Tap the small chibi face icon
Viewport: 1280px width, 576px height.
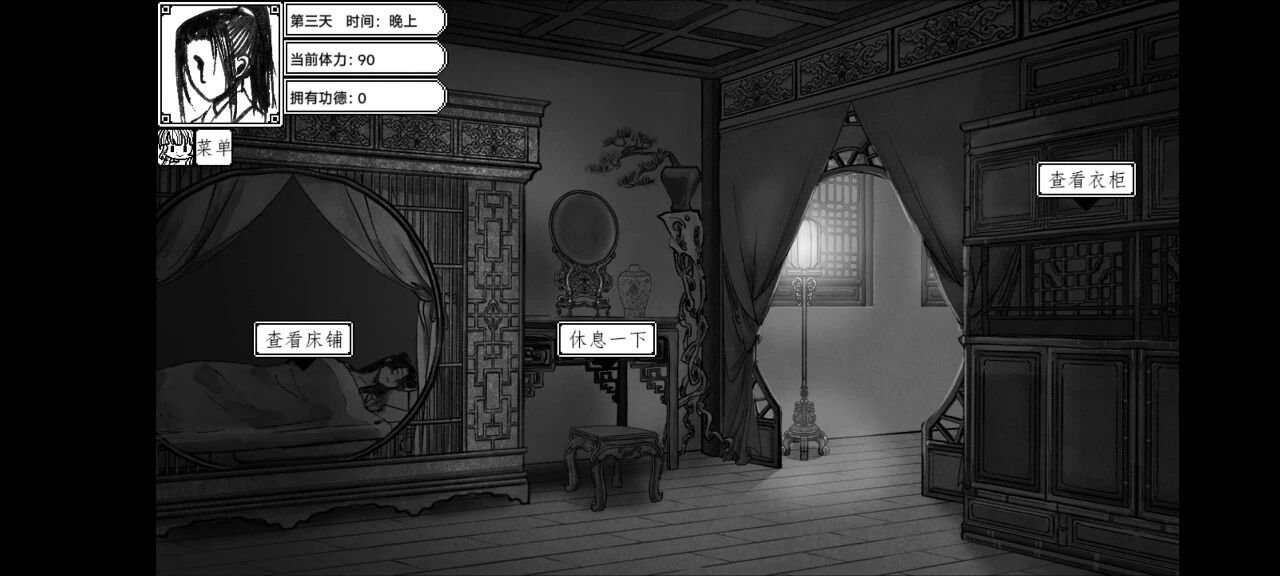[x=175, y=148]
